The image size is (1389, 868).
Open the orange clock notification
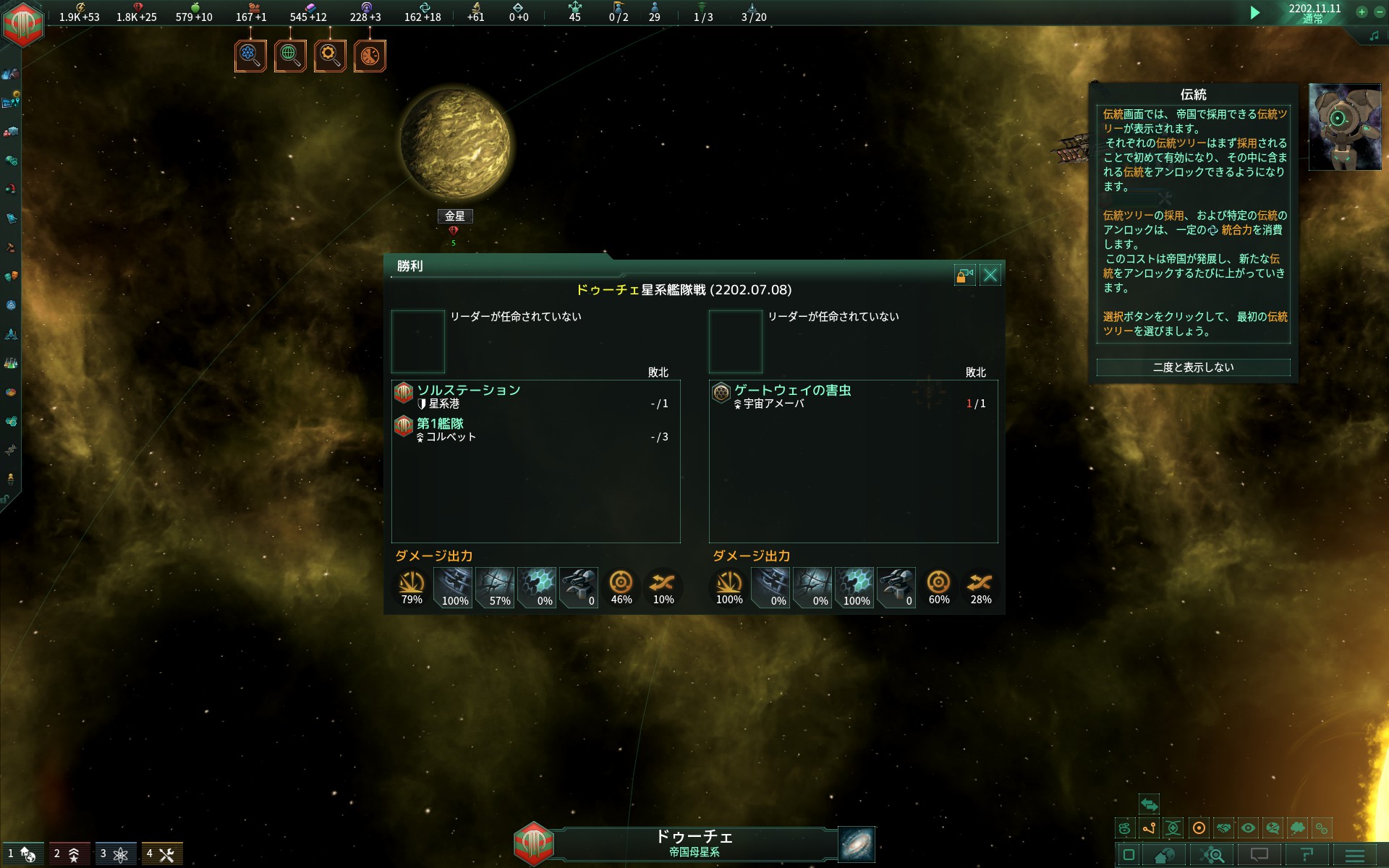370,56
